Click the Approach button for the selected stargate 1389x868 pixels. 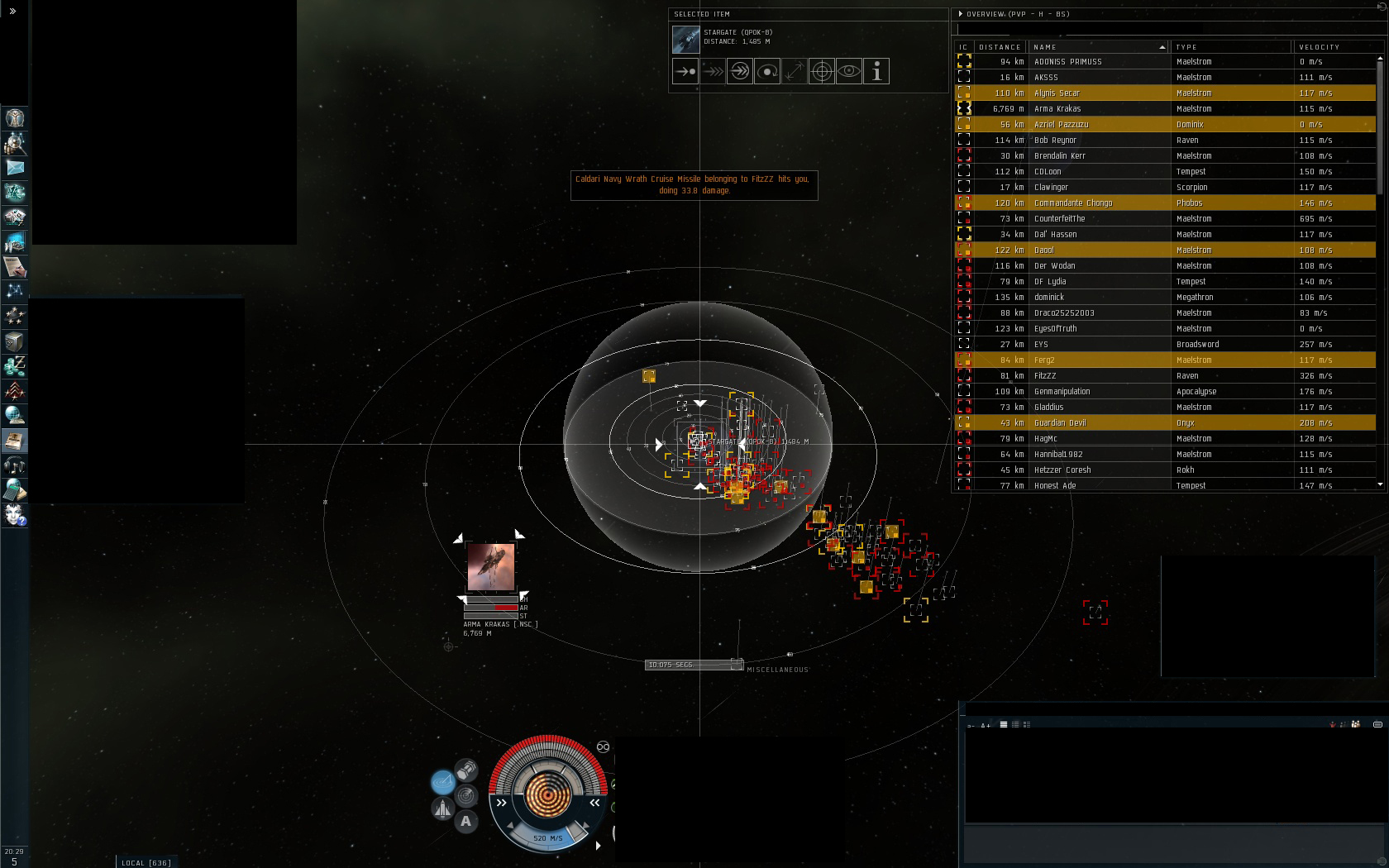685,72
